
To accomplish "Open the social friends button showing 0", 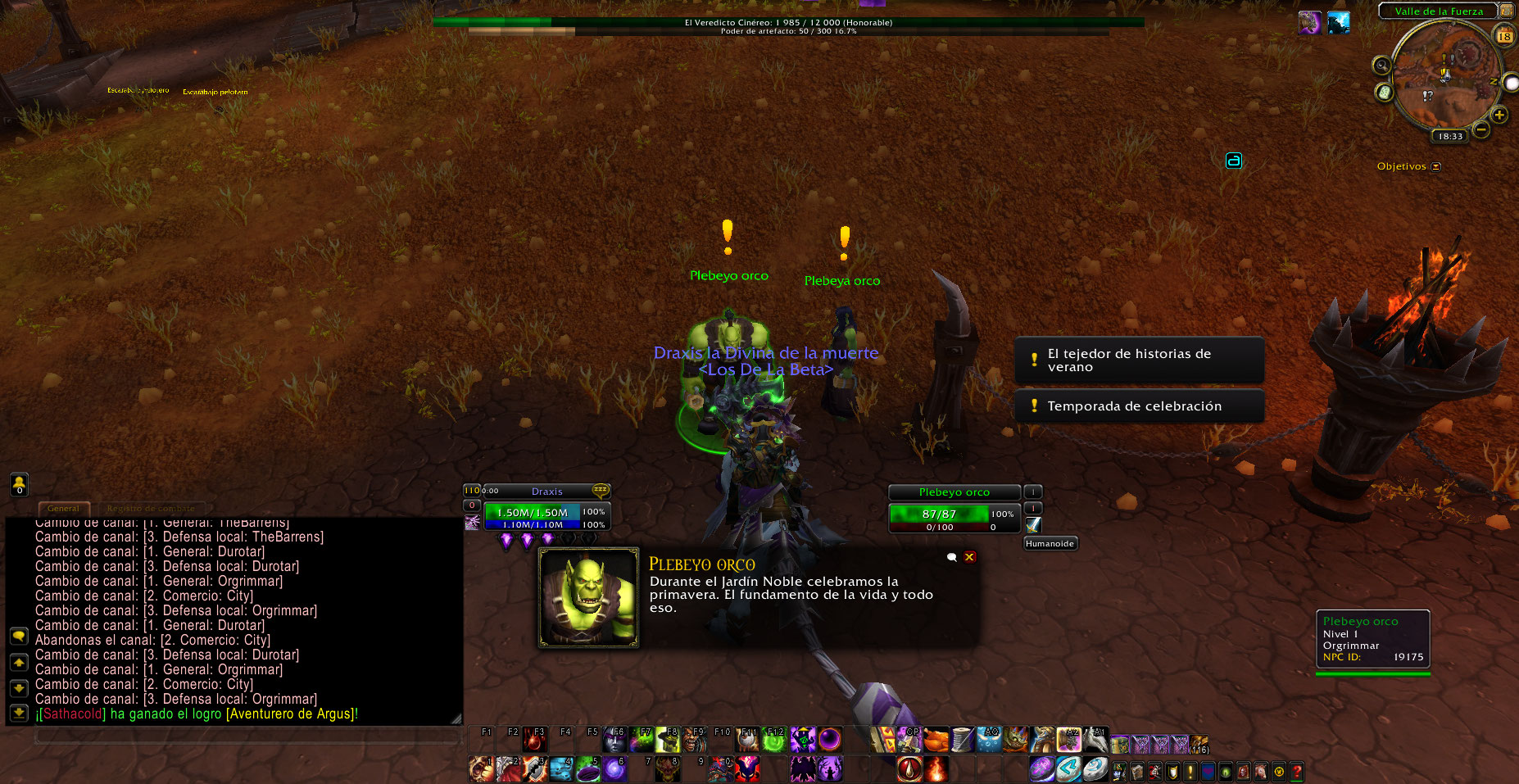I will [19, 484].
